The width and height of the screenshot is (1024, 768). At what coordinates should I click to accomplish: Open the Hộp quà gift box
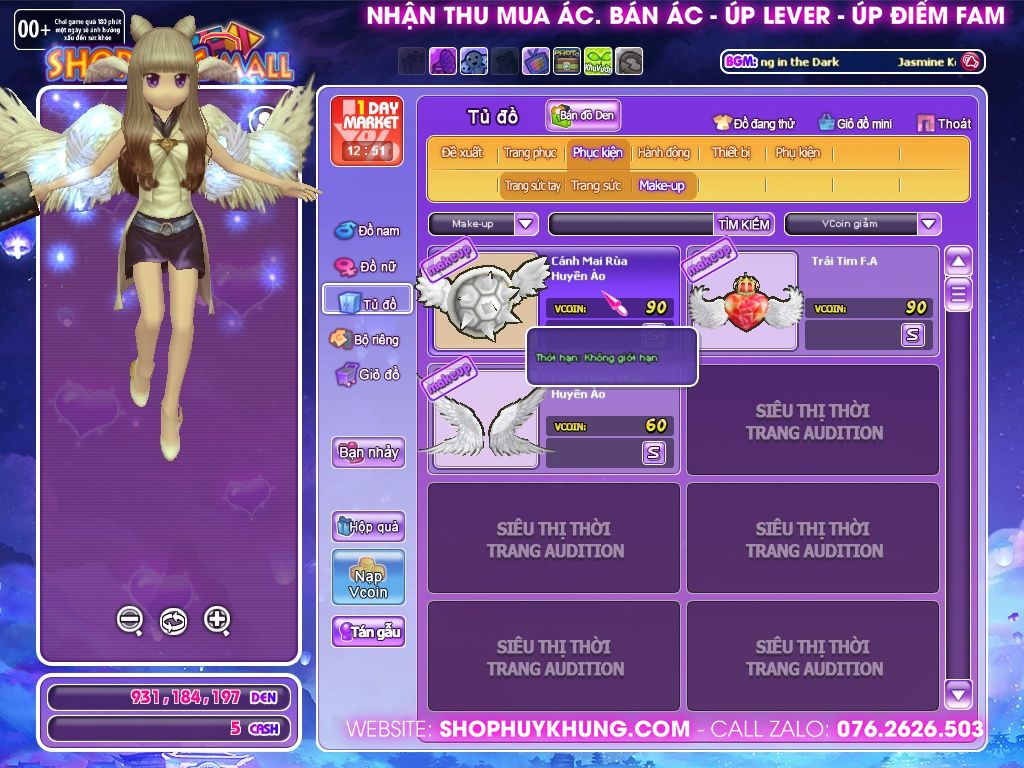(x=368, y=526)
